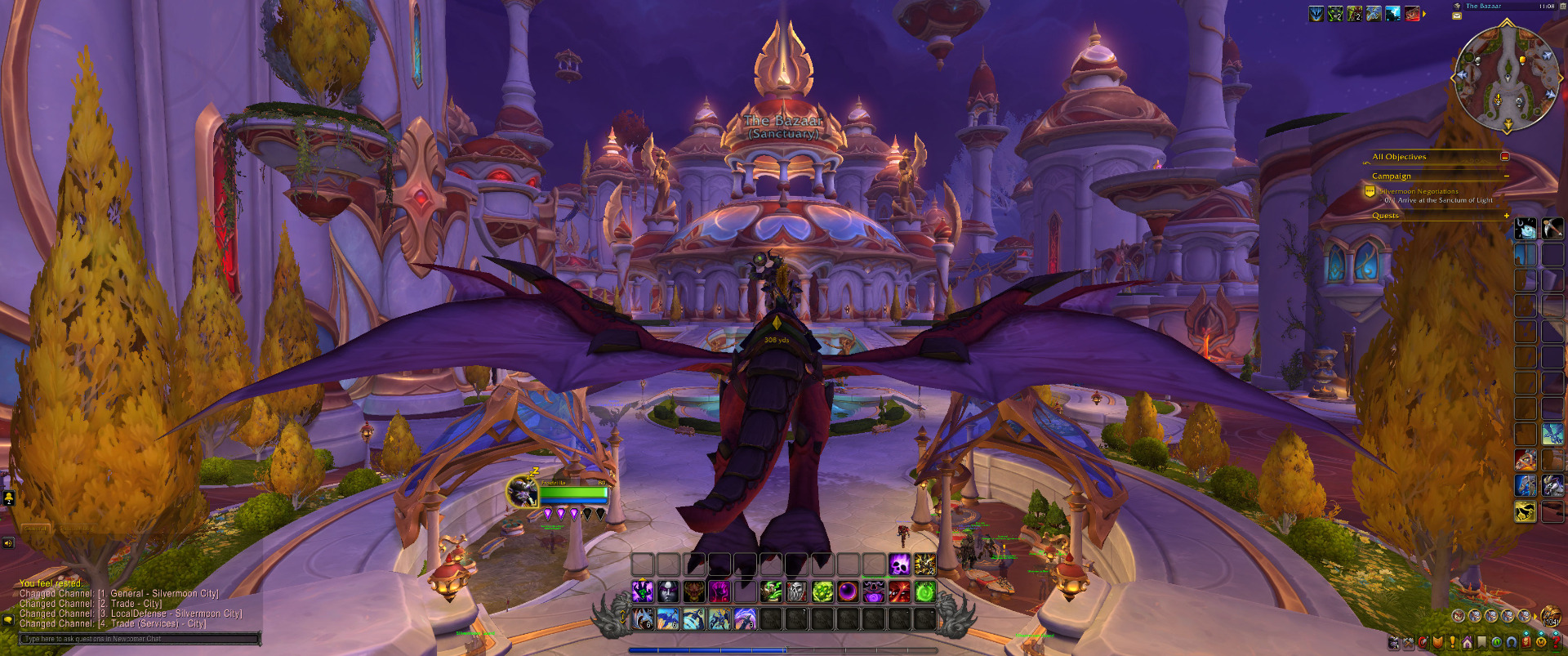
Task: Use the grey skull mask ability
Action: [796, 591]
